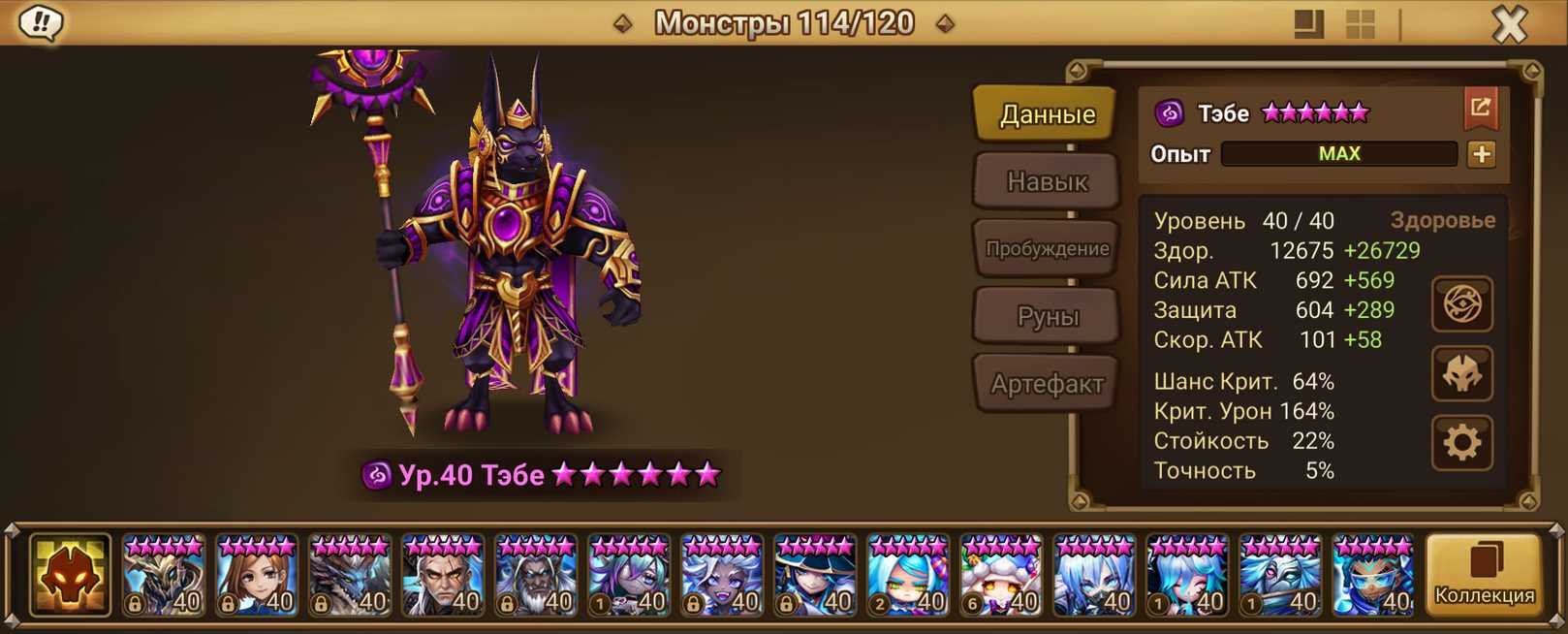
Task: Share Тэбе with the red export icon
Action: 1480,109
